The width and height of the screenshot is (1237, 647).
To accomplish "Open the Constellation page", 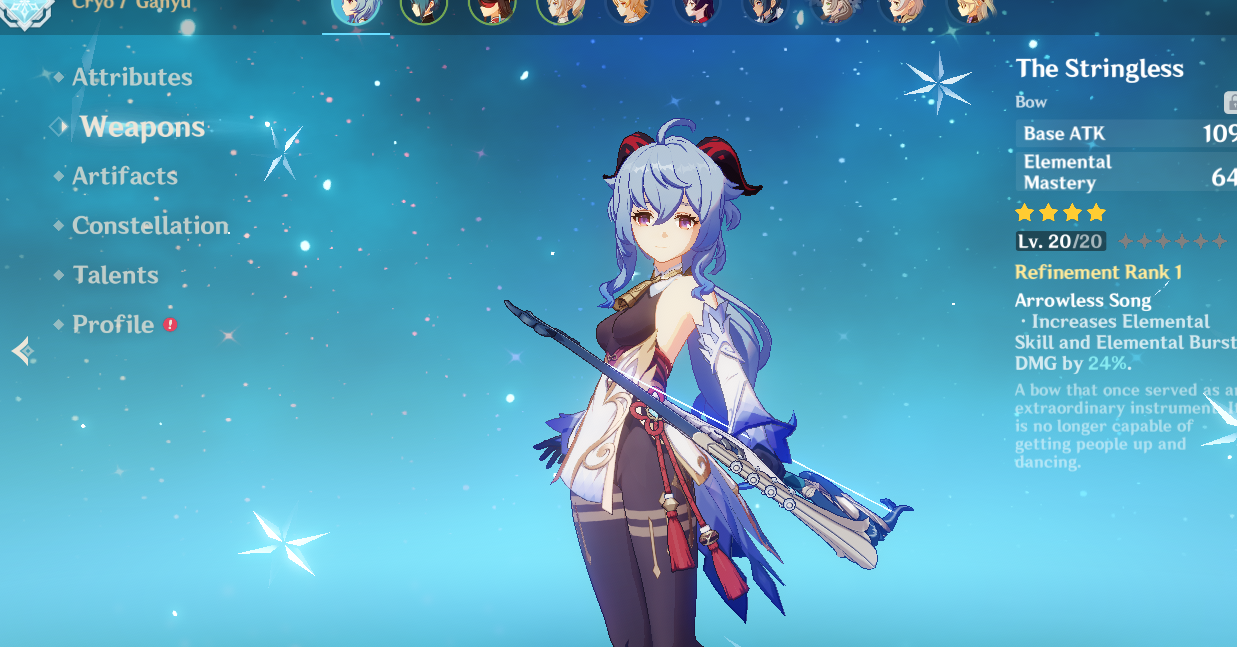I will pyautogui.click(x=150, y=226).
